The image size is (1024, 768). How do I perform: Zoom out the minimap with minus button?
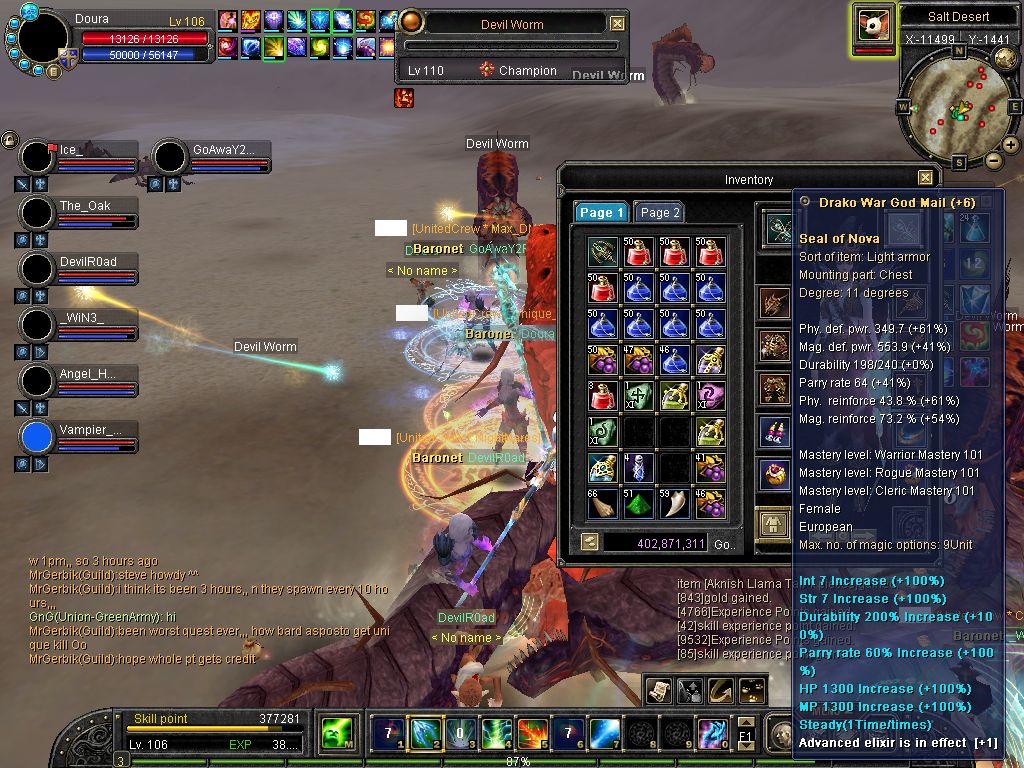pyautogui.click(x=993, y=160)
